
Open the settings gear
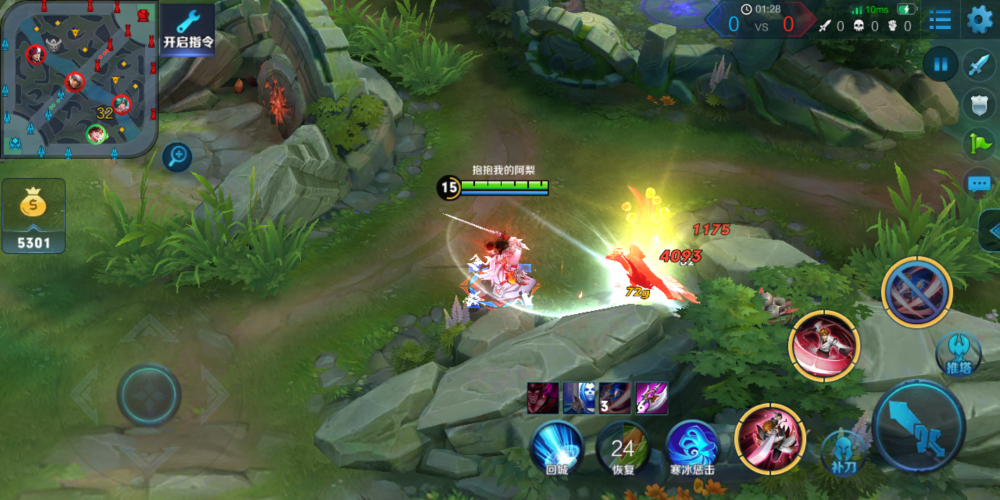(980, 18)
